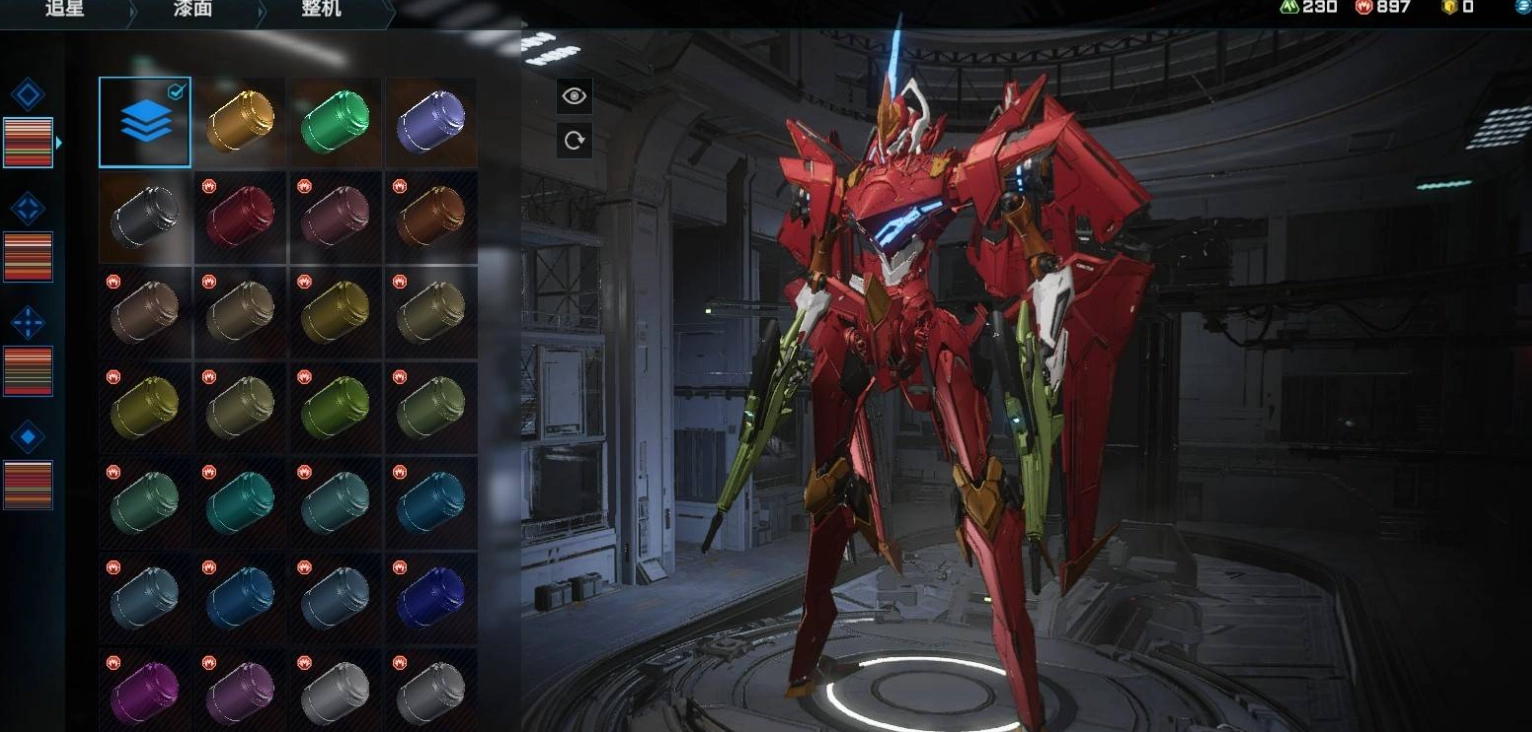Pick the lavender purple paint canister
This screenshot has width=1532, height=732.
coord(431,122)
